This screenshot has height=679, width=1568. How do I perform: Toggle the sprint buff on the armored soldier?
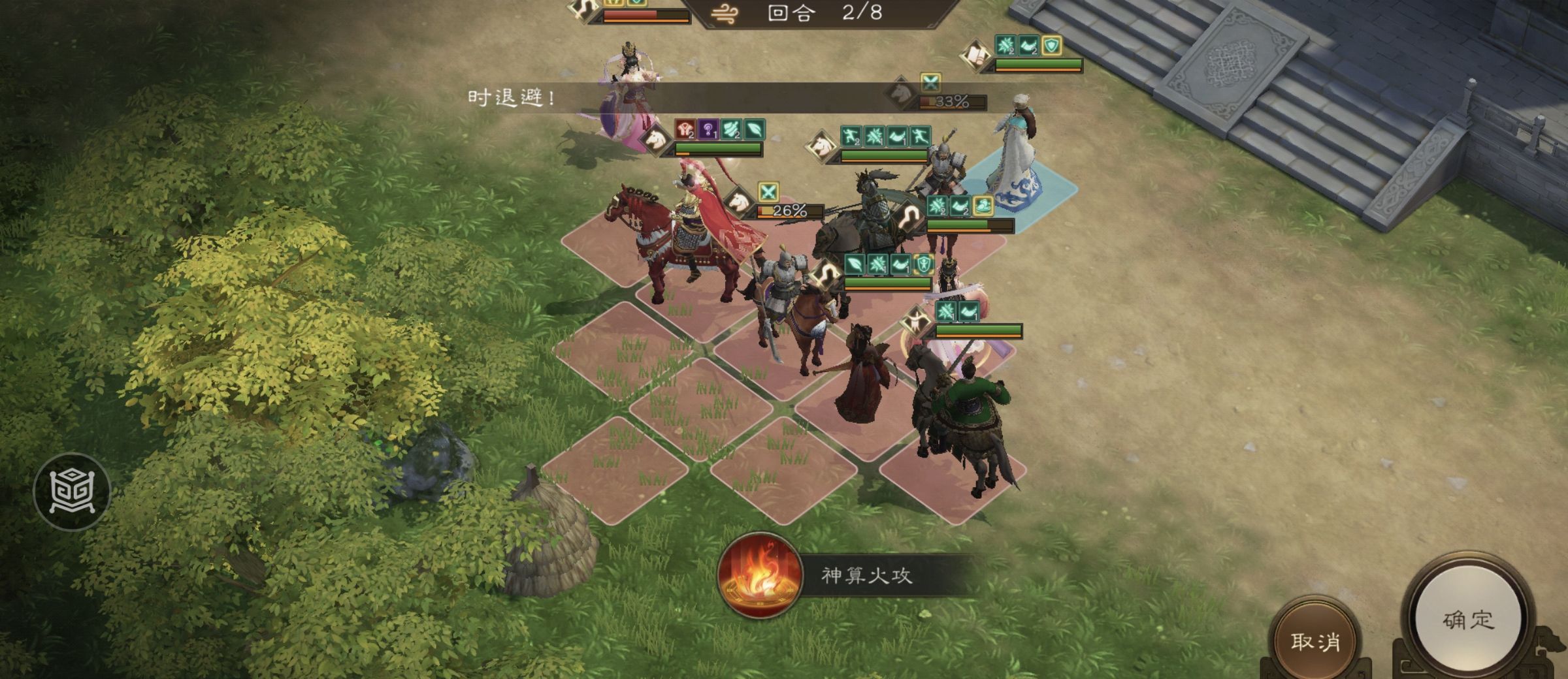tap(851, 136)
